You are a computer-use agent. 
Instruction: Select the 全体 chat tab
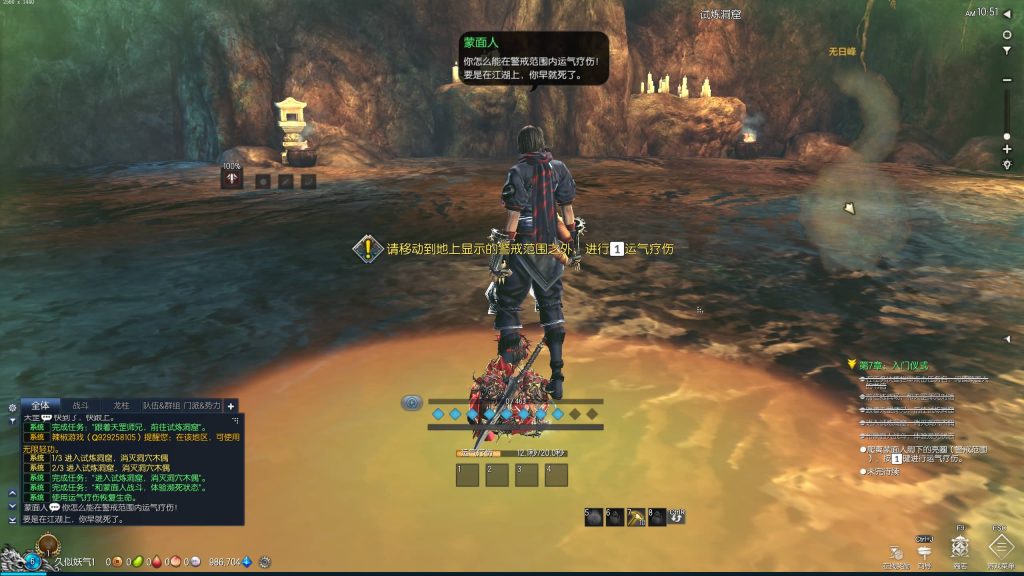point(40,405)
